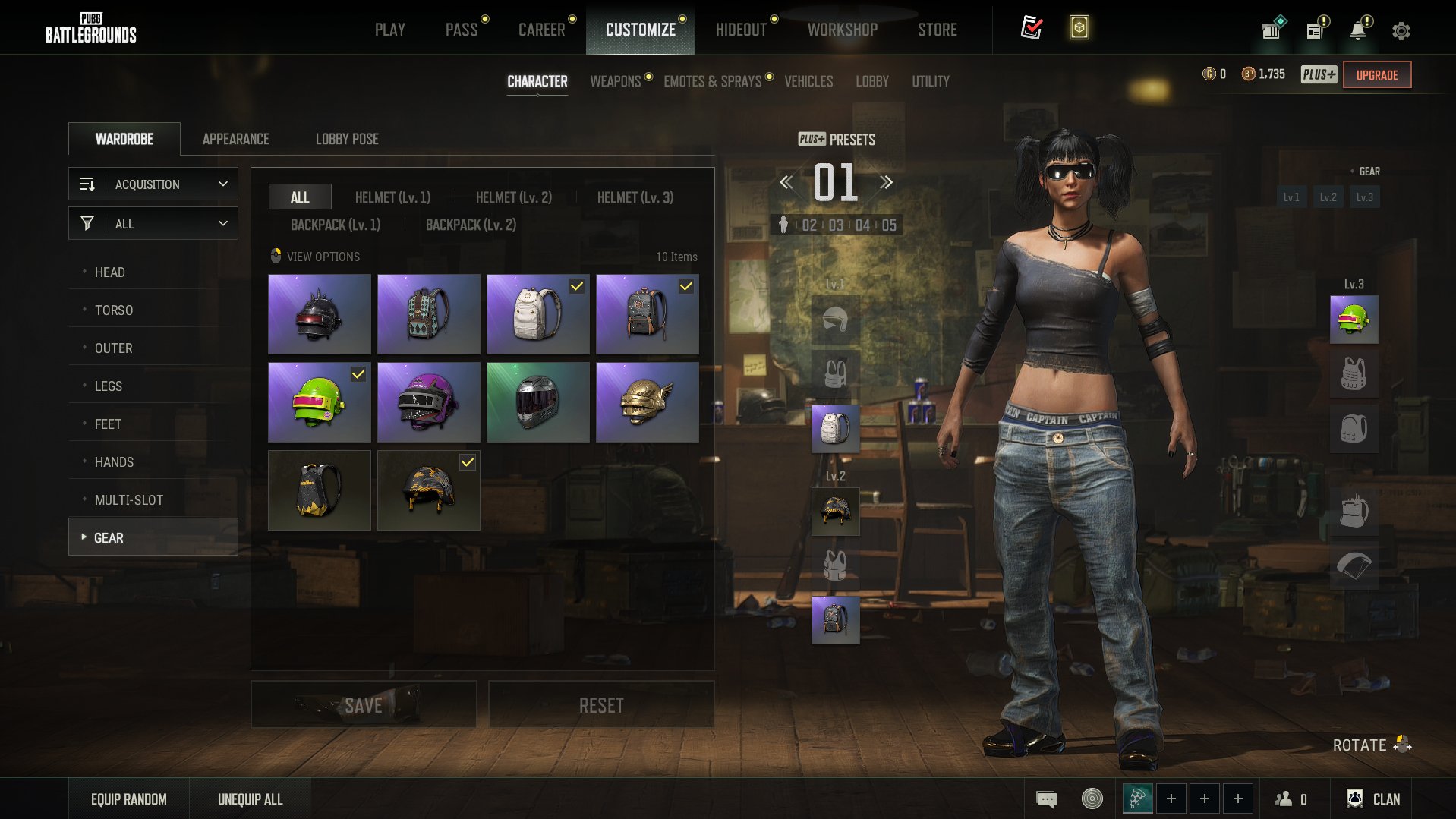This screenshot has height=819, width=1456.
Task: Open the settings gear icon
Action: tap(1401, 31)
